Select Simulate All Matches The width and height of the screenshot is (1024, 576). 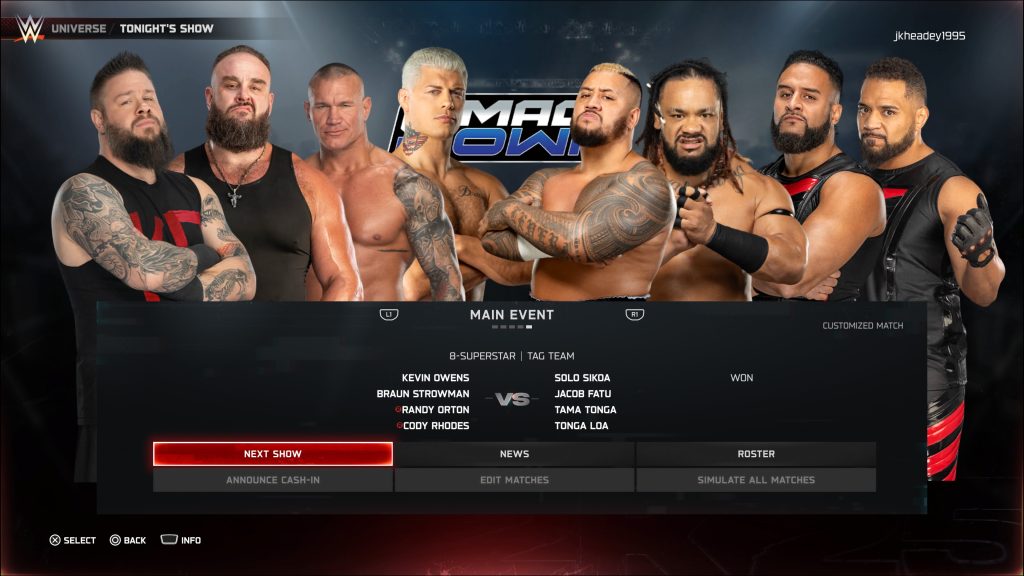click(x=756, y=480)
